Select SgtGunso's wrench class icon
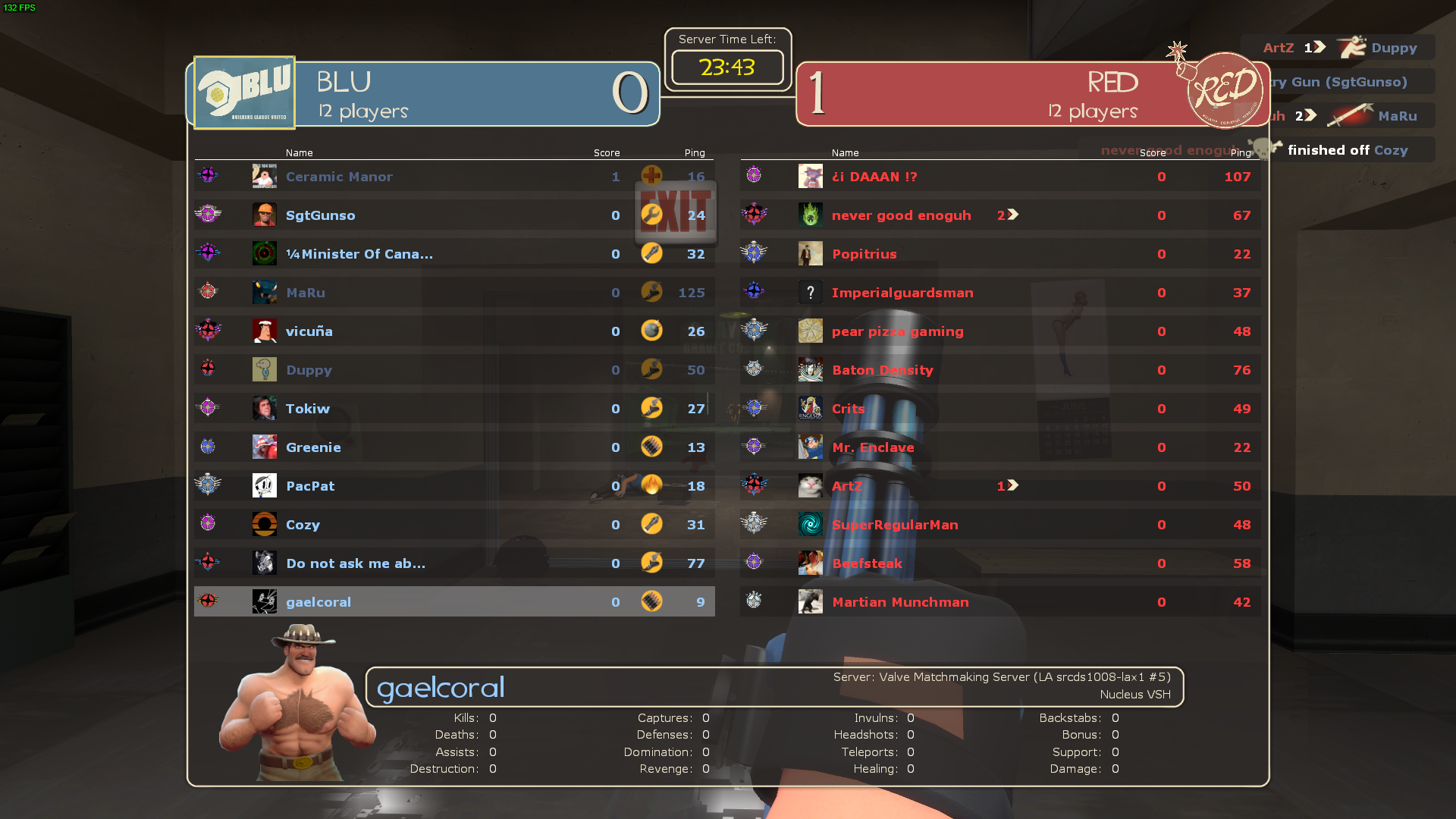 pyautogui.click(x=652, y=215)
